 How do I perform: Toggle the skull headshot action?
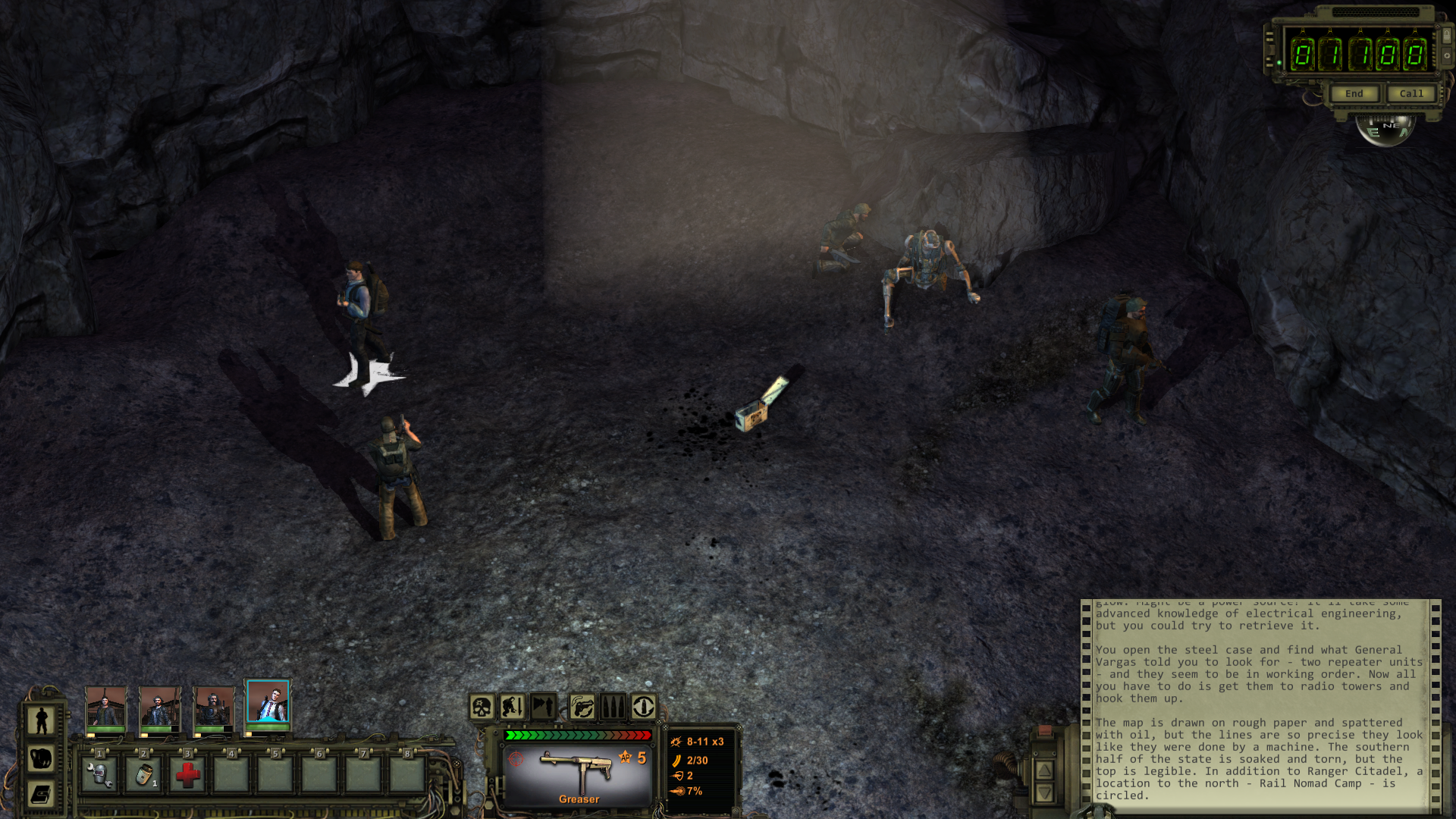482,708
